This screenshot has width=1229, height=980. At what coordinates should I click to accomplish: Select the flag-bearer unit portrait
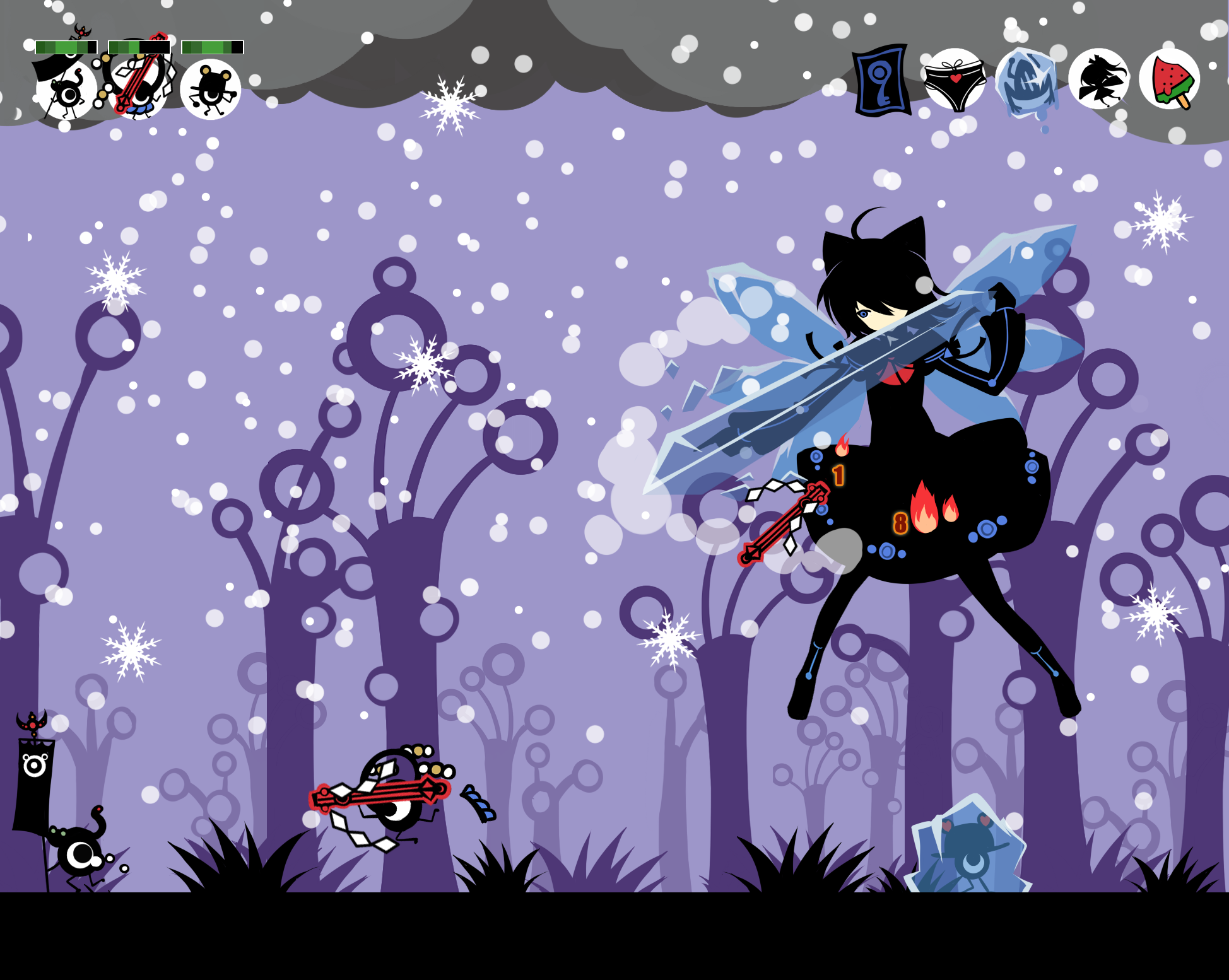click(66, 90)
